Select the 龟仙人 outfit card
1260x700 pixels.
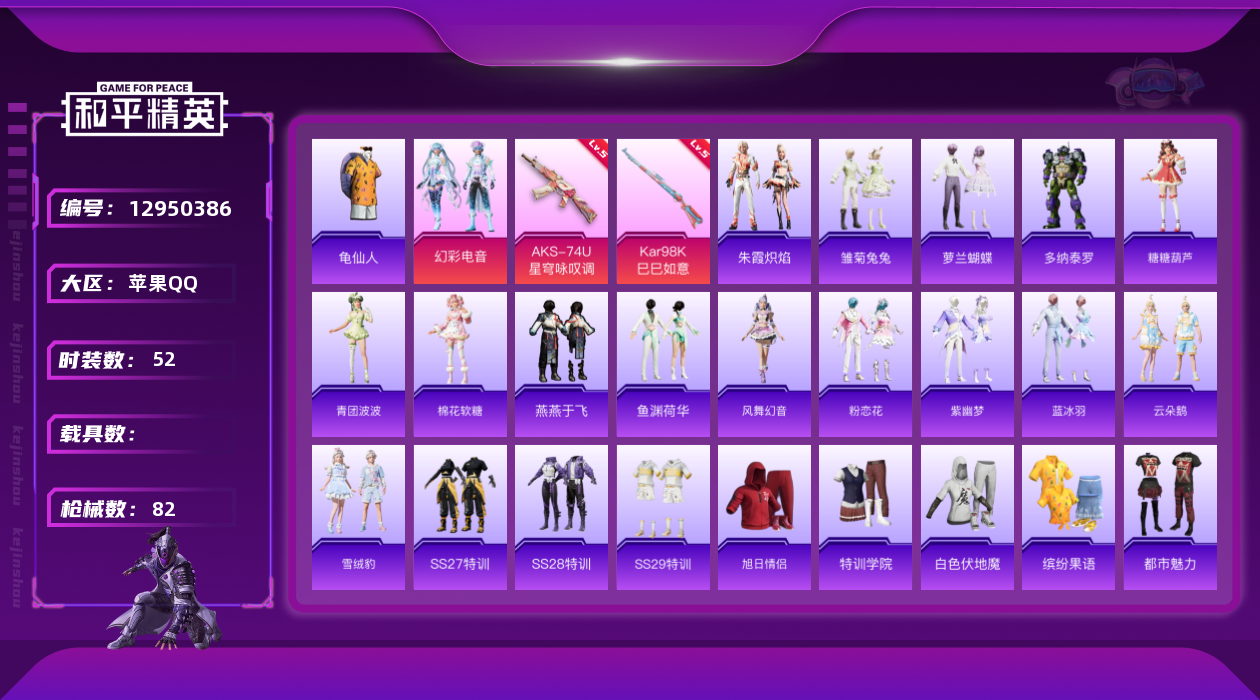tap(358, 210)
